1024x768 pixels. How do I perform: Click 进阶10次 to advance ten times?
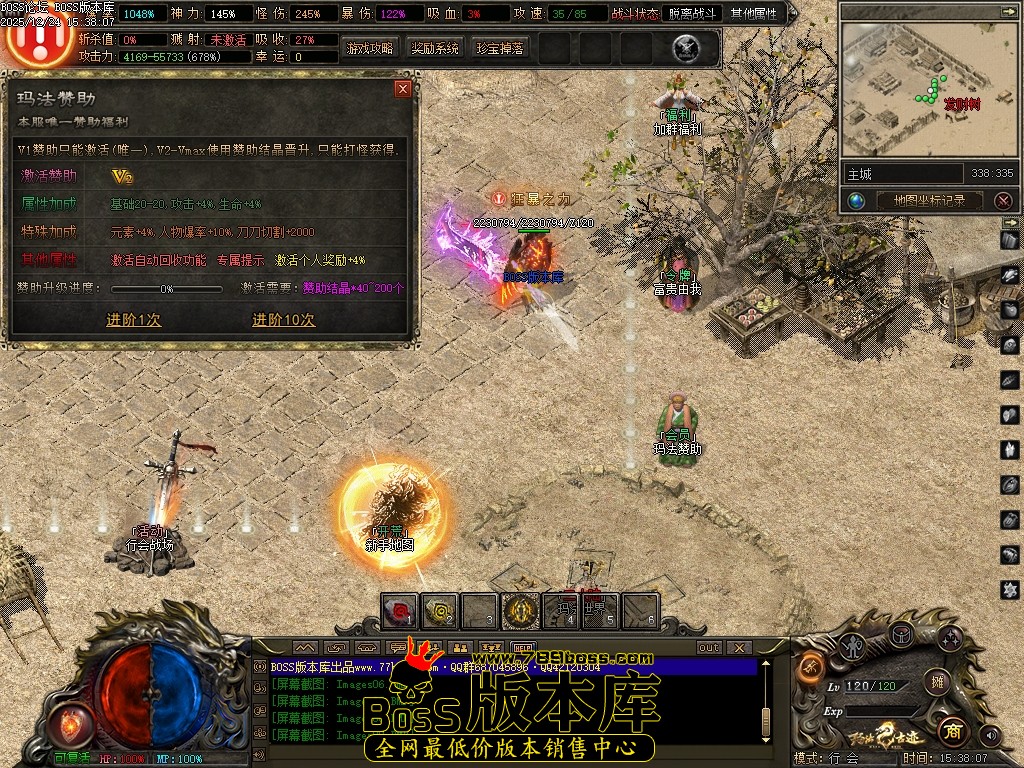(x=283, y=320)
